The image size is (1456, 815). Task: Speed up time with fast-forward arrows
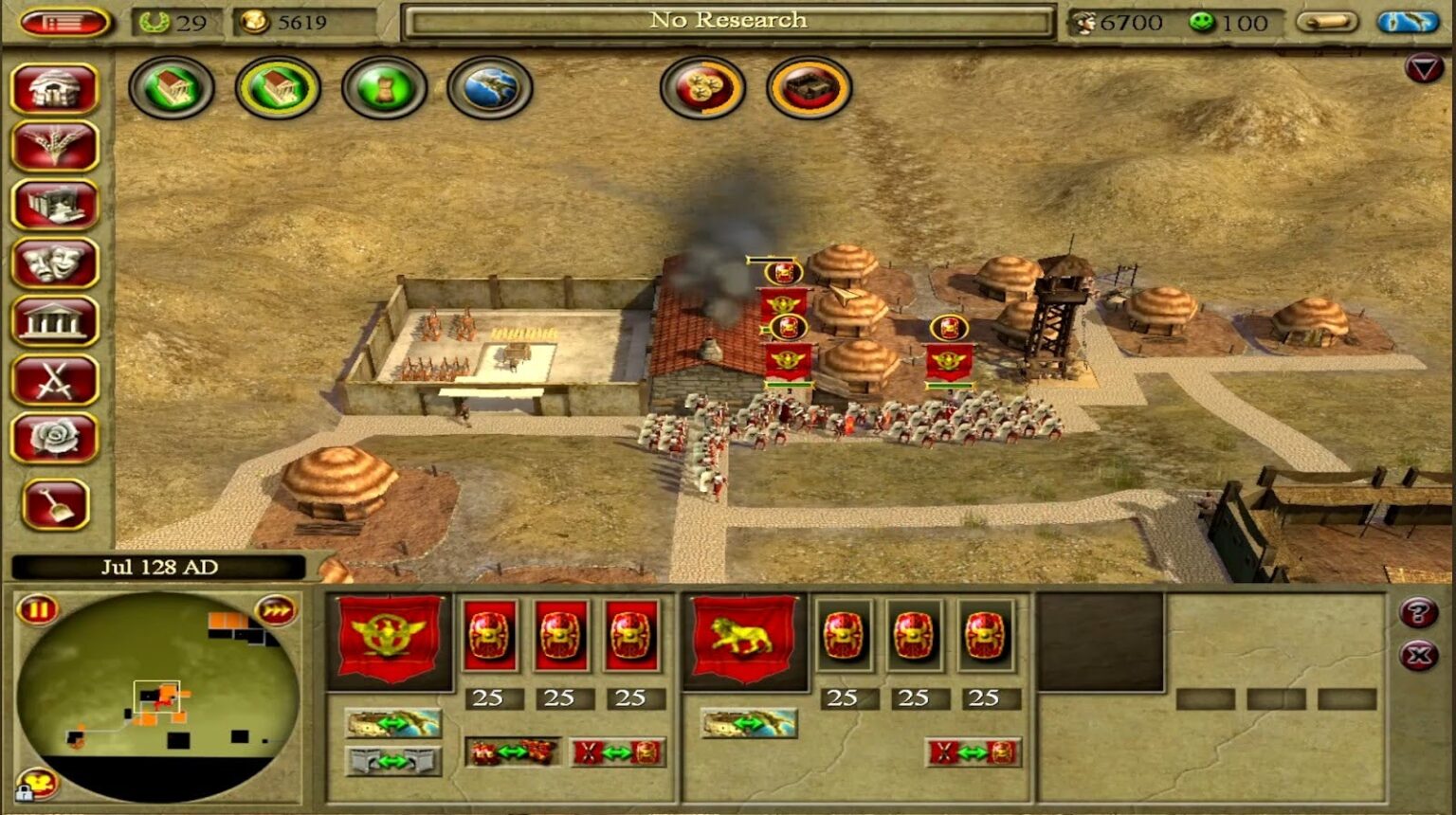(275, 609)
